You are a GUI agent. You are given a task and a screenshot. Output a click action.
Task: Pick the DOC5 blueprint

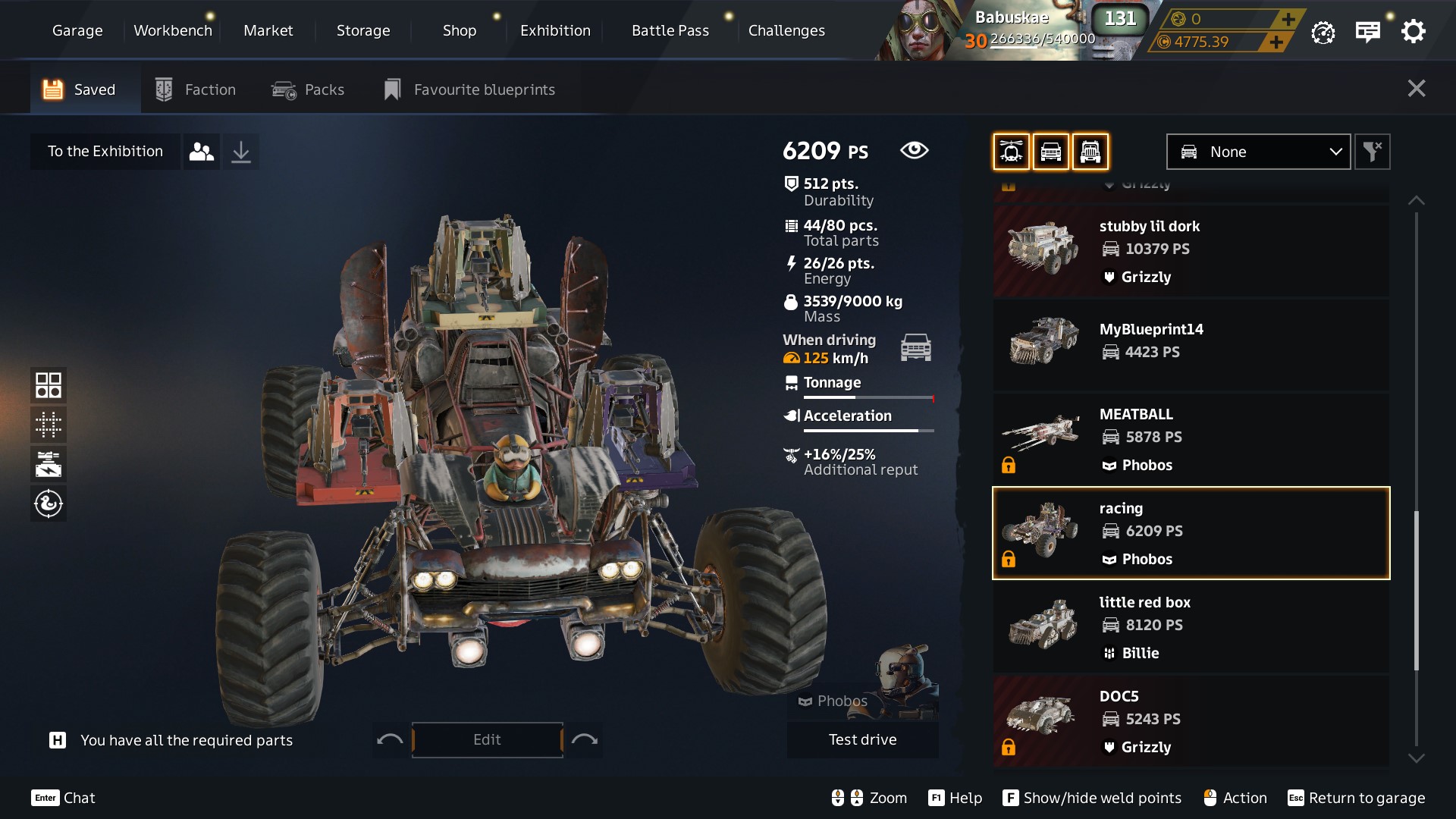(x=1191, y=720)
